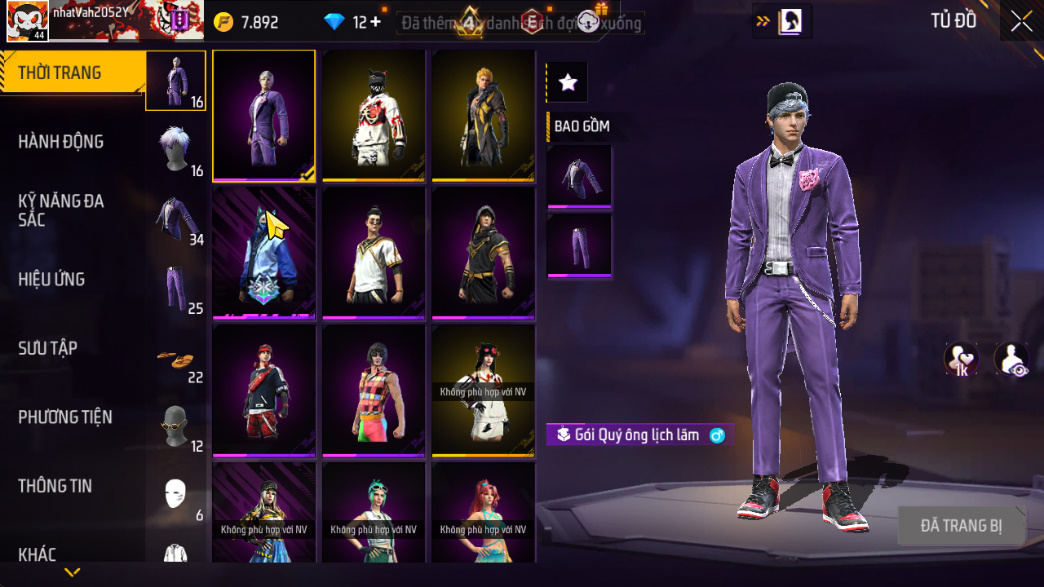1044x587 pixels.
Task: Choose the PHƯƠNG TIỆN tab
Action: [x=65, y=417]
